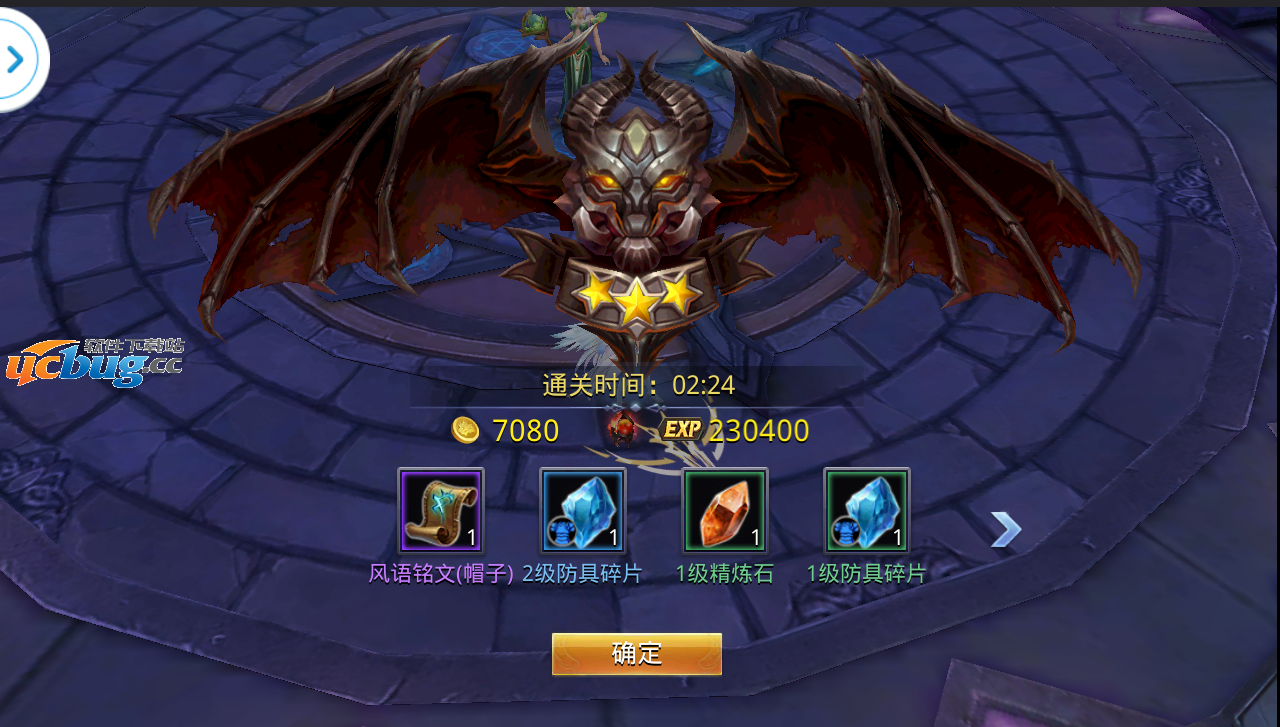Confirm rewards with the 确定 button
Image resolution: width=1280 pixels, height=727 pixels.
click(x=637, y=654)
